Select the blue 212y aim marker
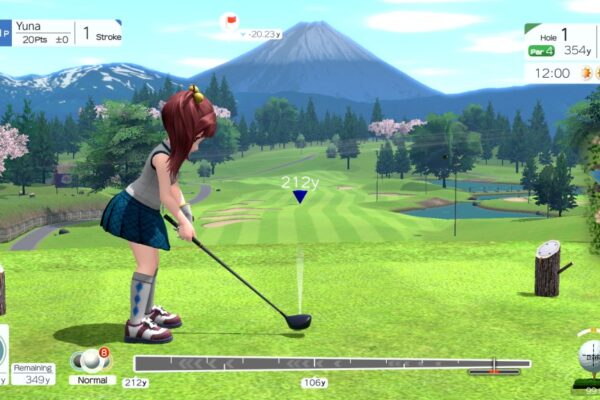Image resolution: width=600 pixels, height=400 pixels. [x=299, y=196]
